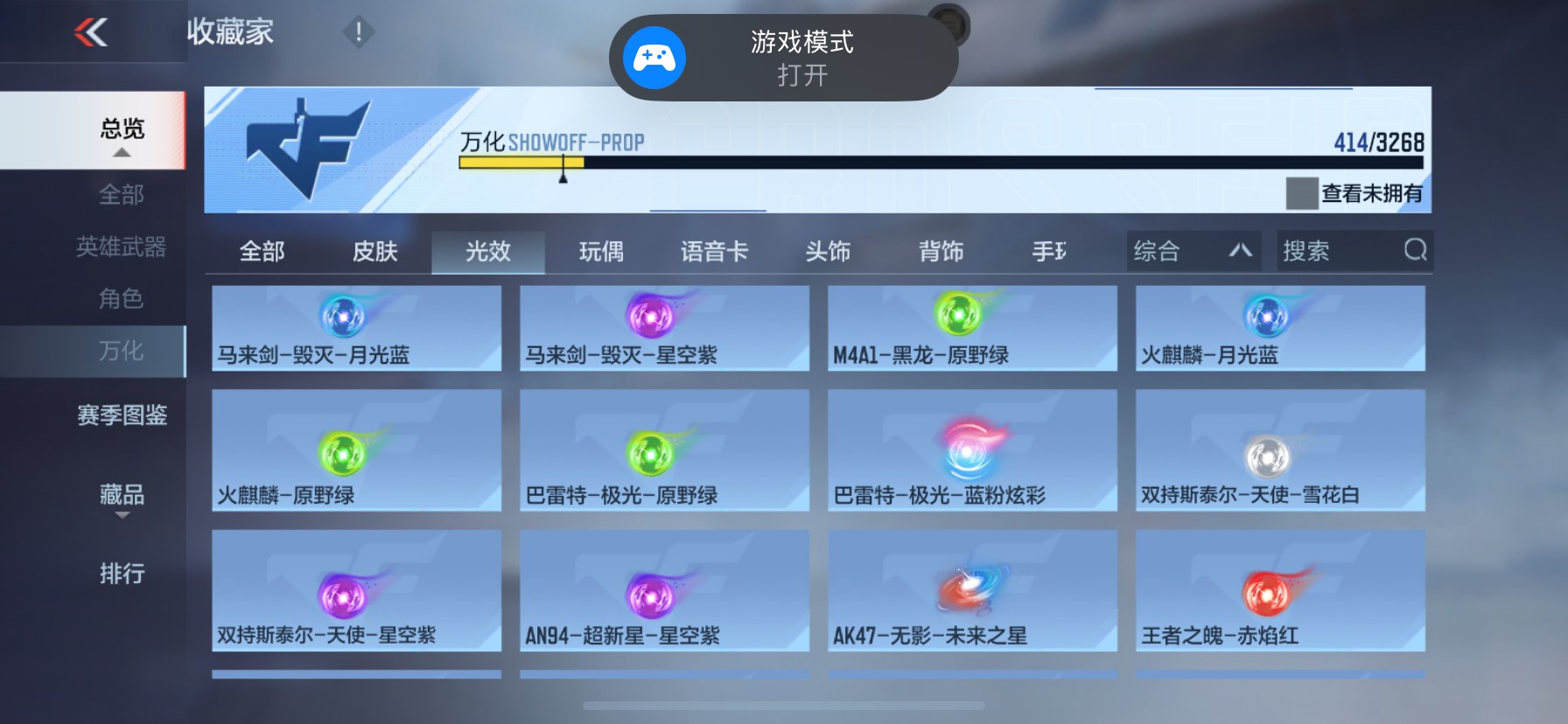Open the 赛季图鉴 page

(x=121, y=416)
